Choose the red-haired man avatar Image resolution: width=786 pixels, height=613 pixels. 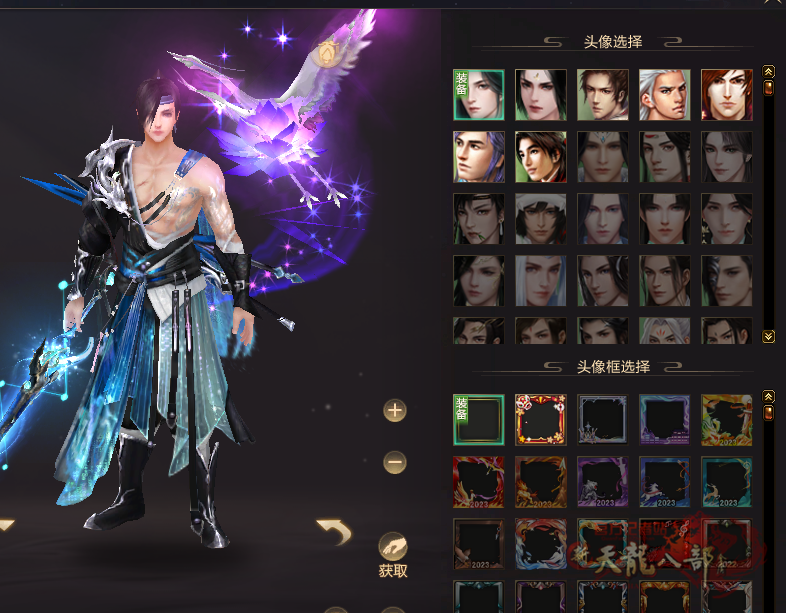(727, 94)
